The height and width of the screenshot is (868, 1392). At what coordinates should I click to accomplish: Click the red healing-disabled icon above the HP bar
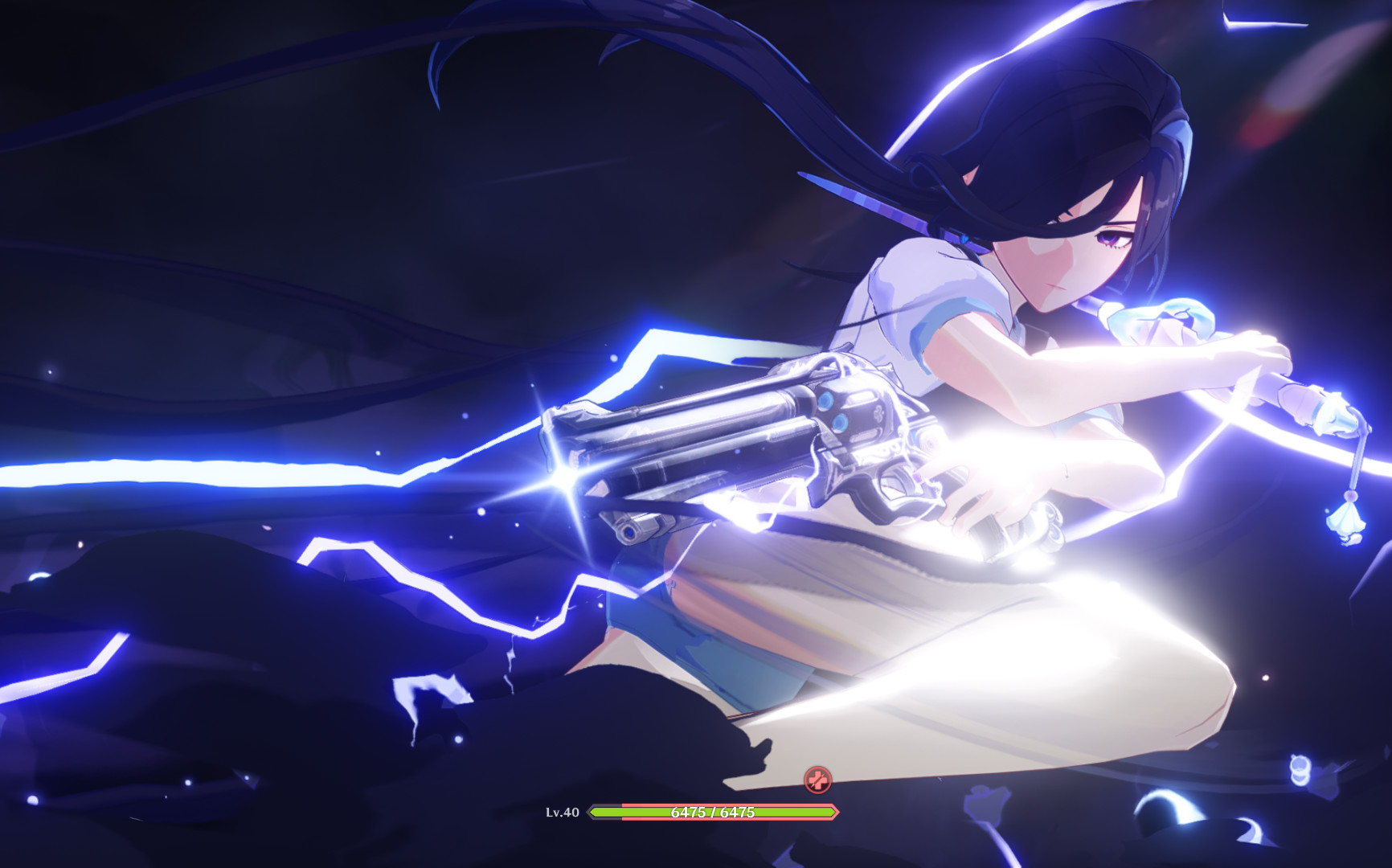pos(818,780)
